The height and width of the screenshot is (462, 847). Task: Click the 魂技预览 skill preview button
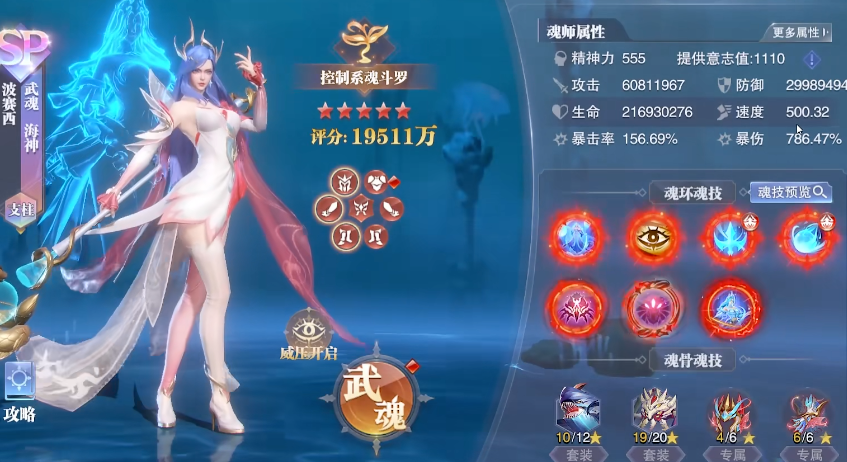tap(791, 192)
